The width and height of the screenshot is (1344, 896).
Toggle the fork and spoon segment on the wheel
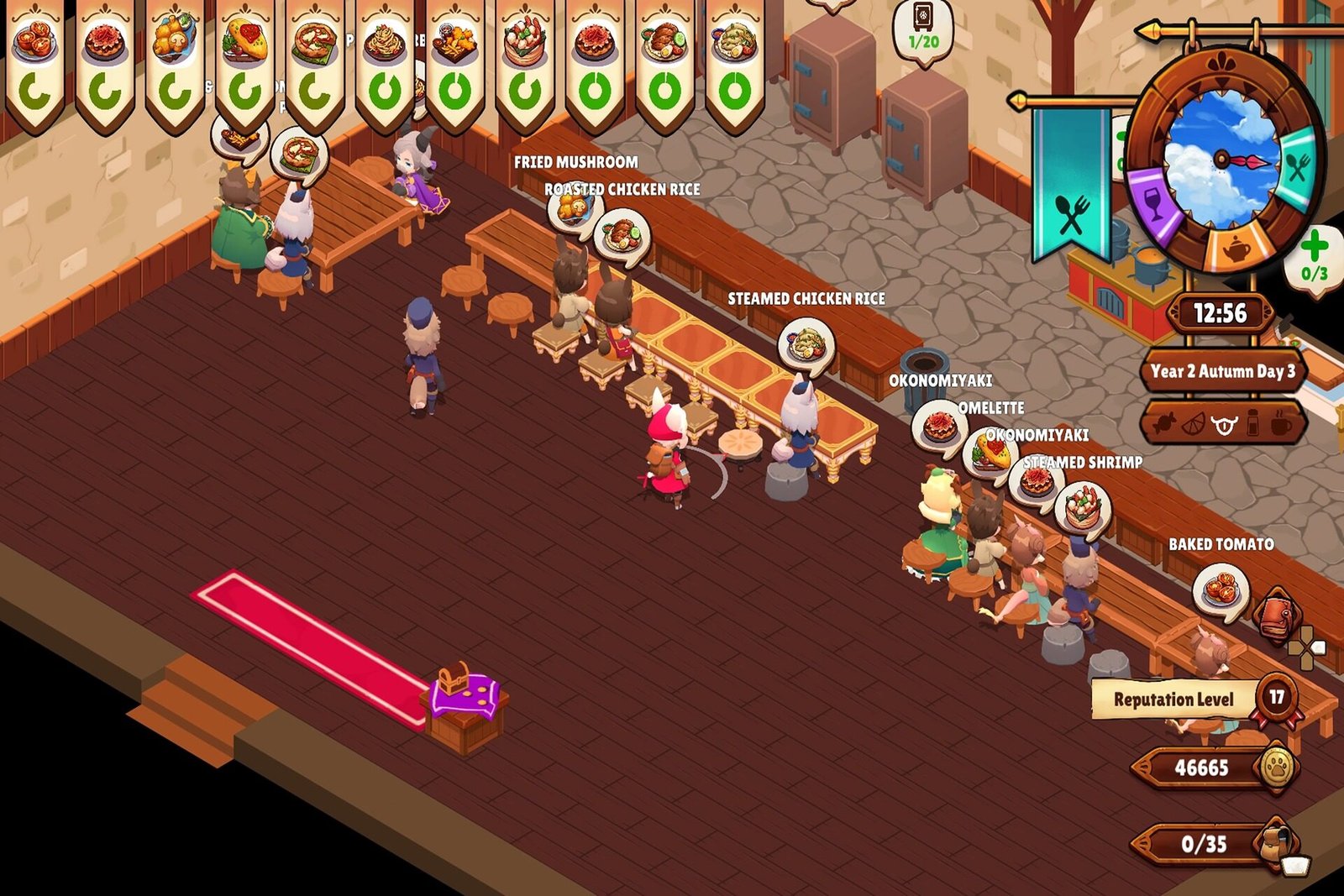click(x=1296, y=167)
